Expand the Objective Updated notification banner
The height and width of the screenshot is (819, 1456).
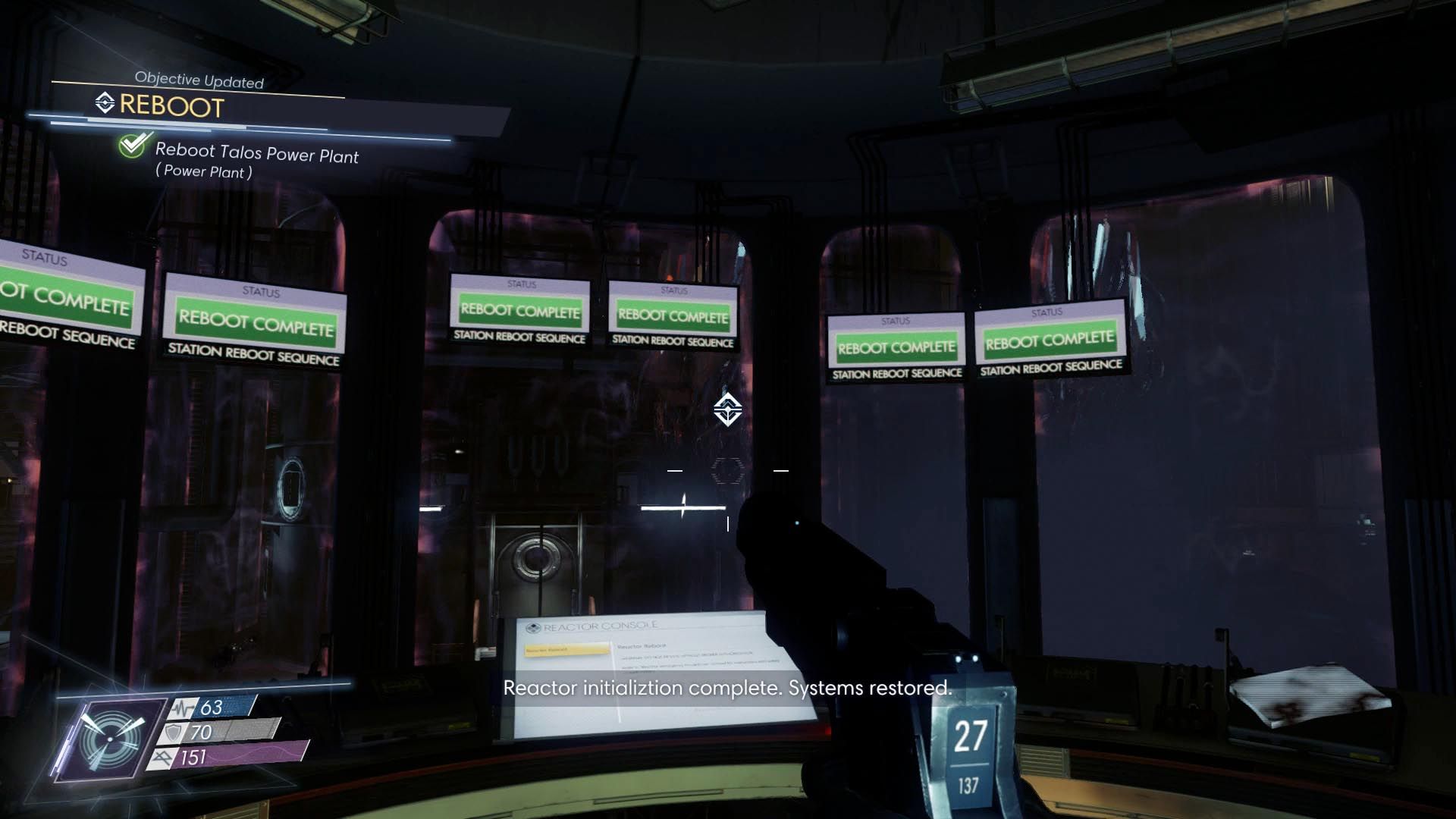click(199, 80)
